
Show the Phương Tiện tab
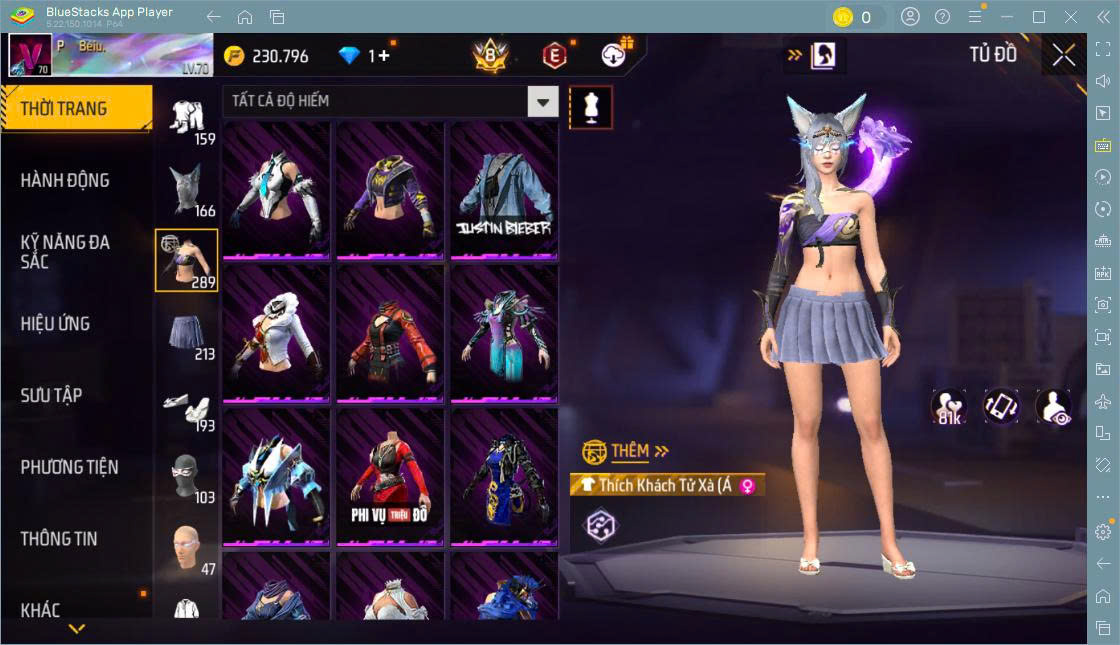click(69, 467)
